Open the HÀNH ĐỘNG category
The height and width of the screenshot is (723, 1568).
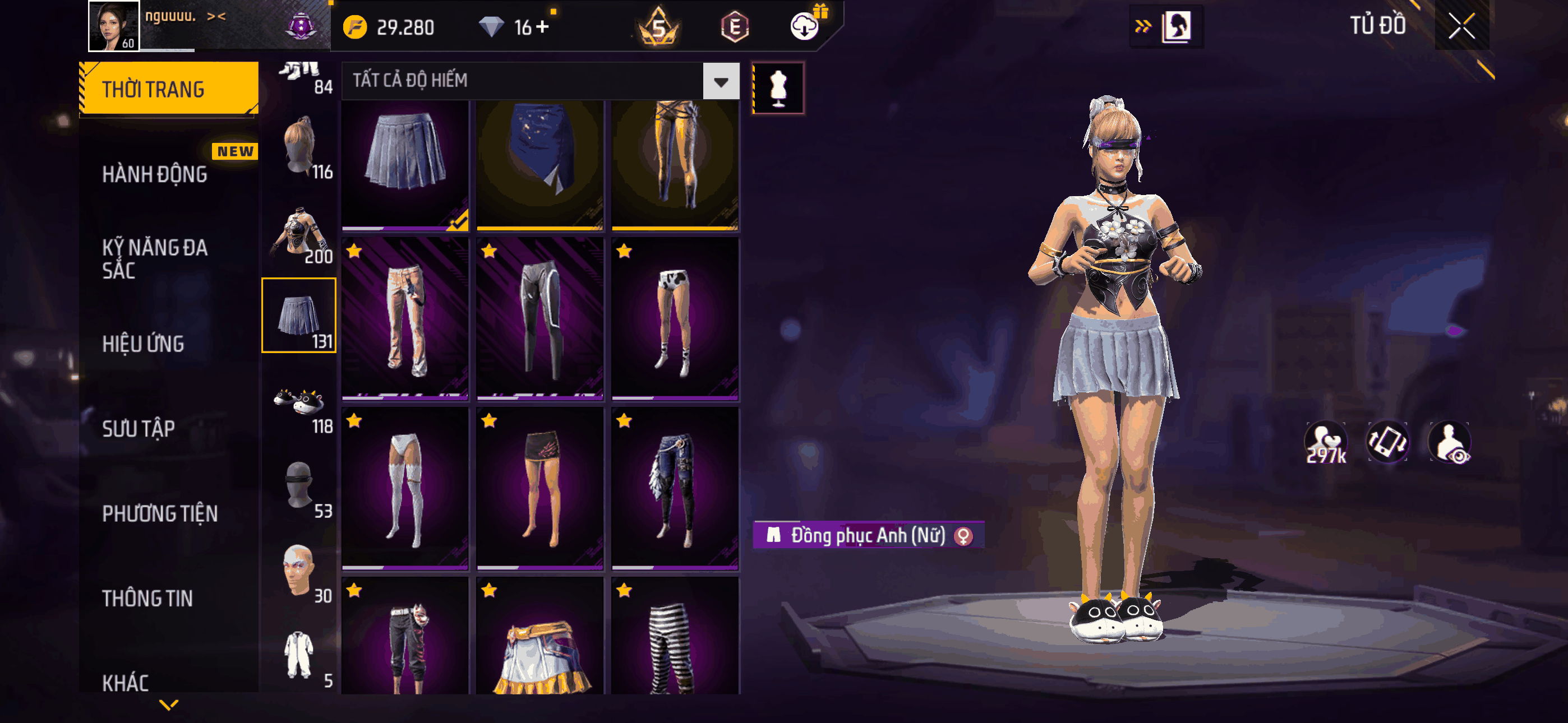[155, 174]
